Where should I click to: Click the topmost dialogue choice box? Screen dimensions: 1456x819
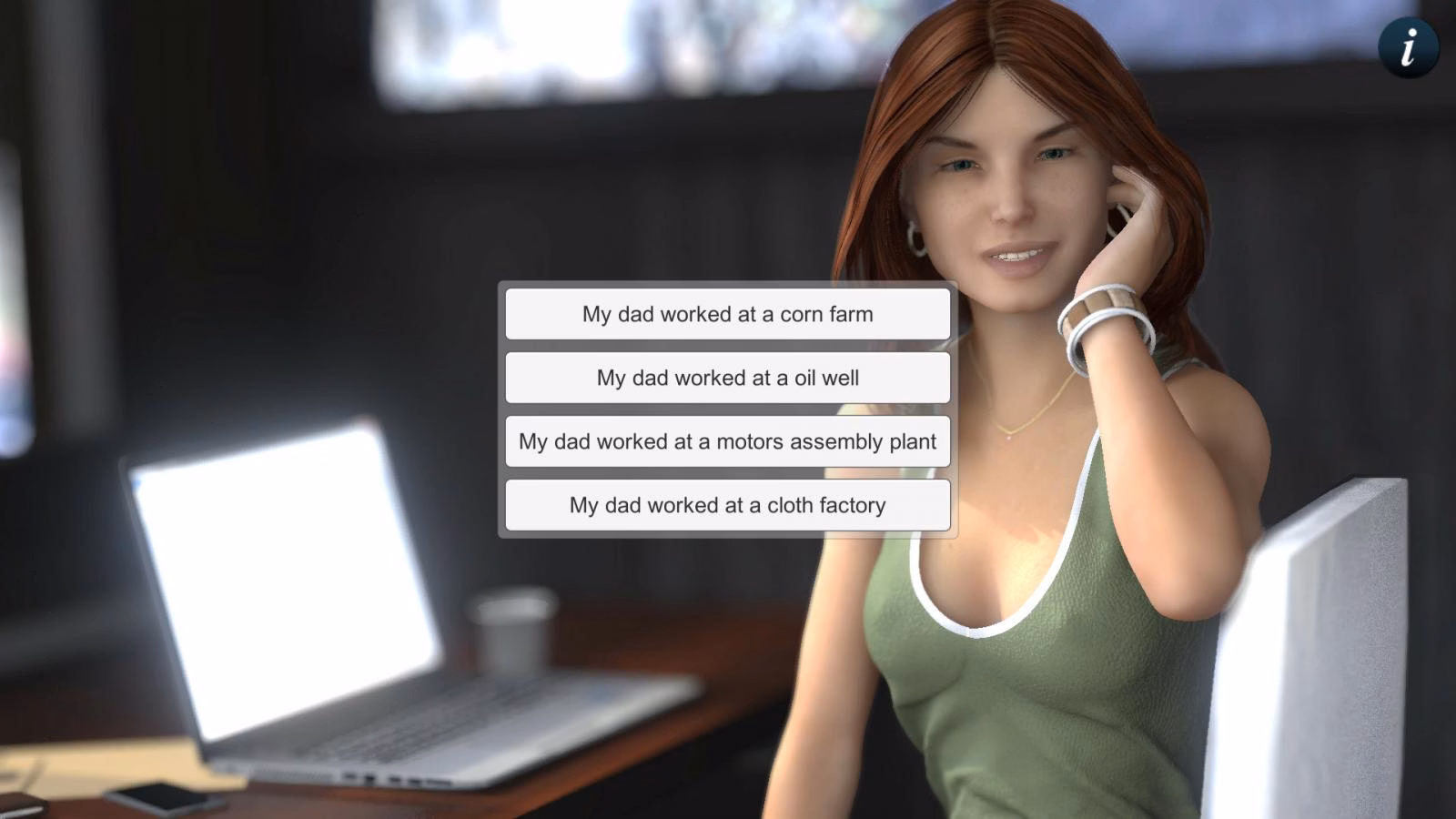click(727, 313)
